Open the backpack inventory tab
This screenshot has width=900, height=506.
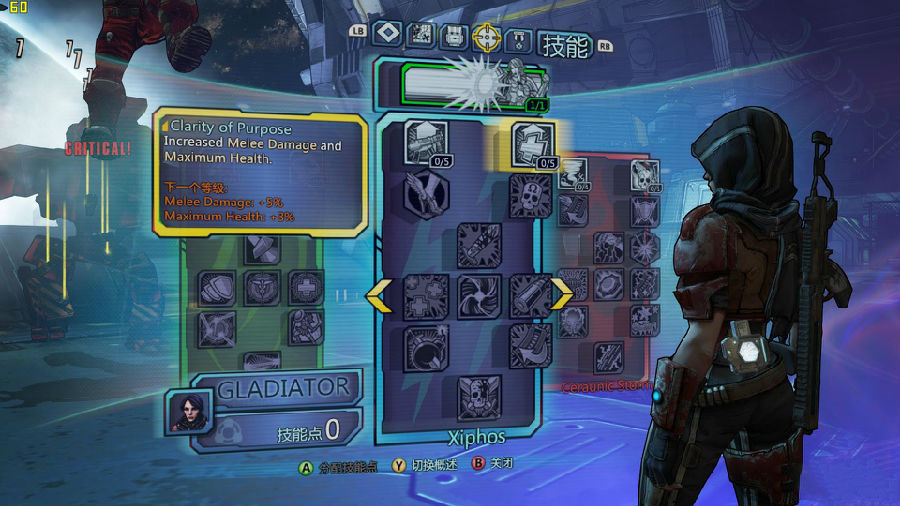pyautogui.click(x=454, y=37)
